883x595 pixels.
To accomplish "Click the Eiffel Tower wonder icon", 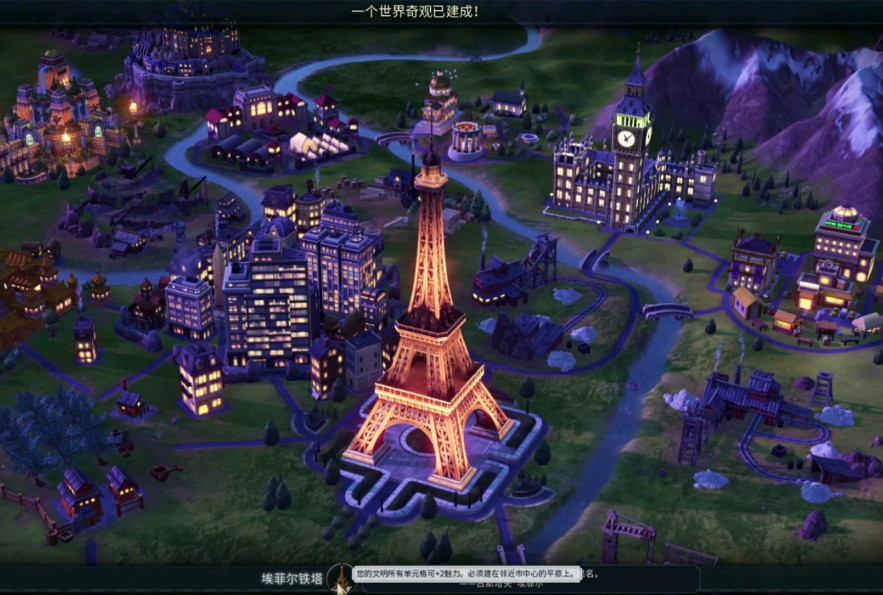I will (x=341, y=578).
